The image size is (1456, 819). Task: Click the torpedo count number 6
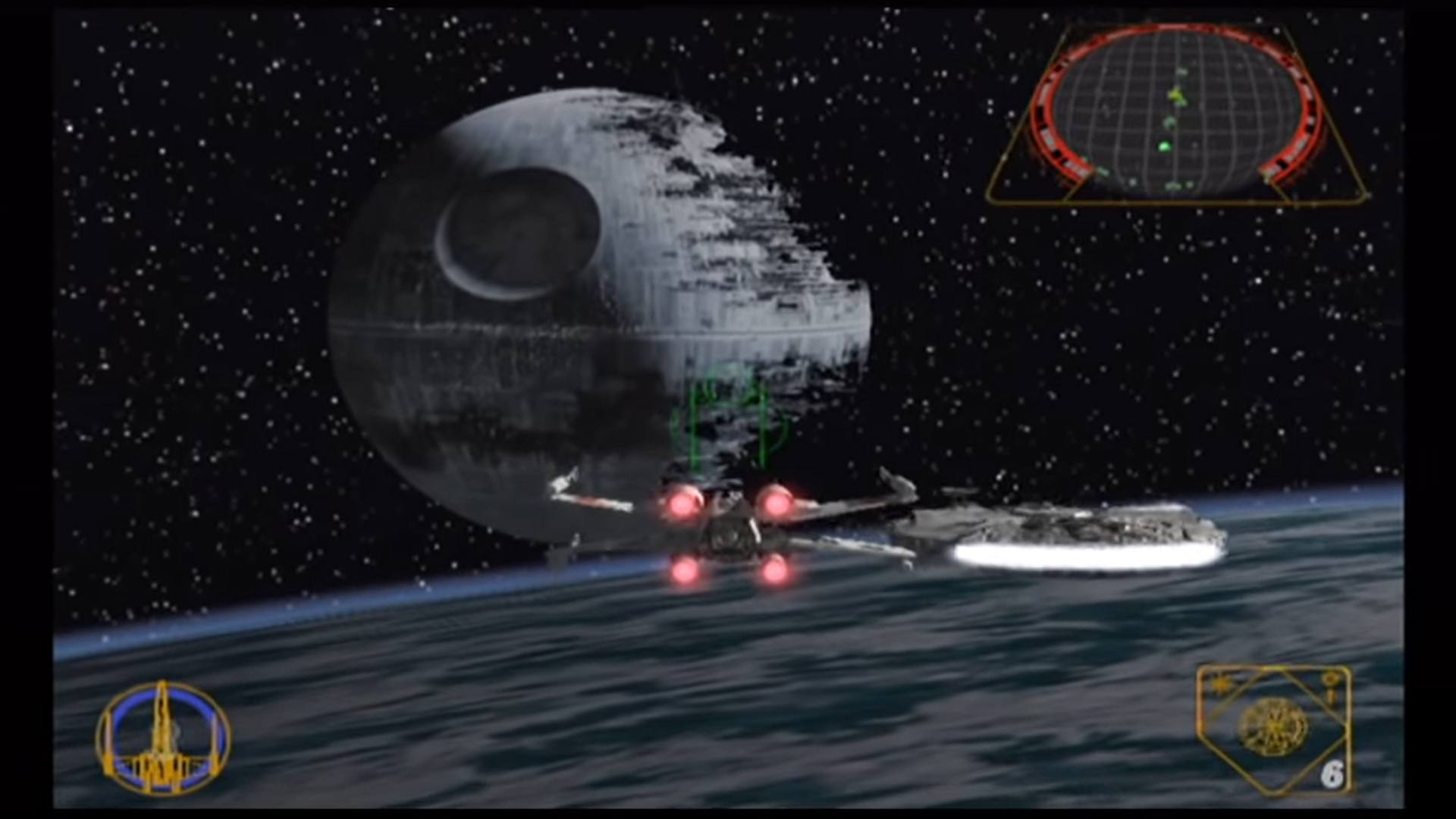tap(1332, 774)
